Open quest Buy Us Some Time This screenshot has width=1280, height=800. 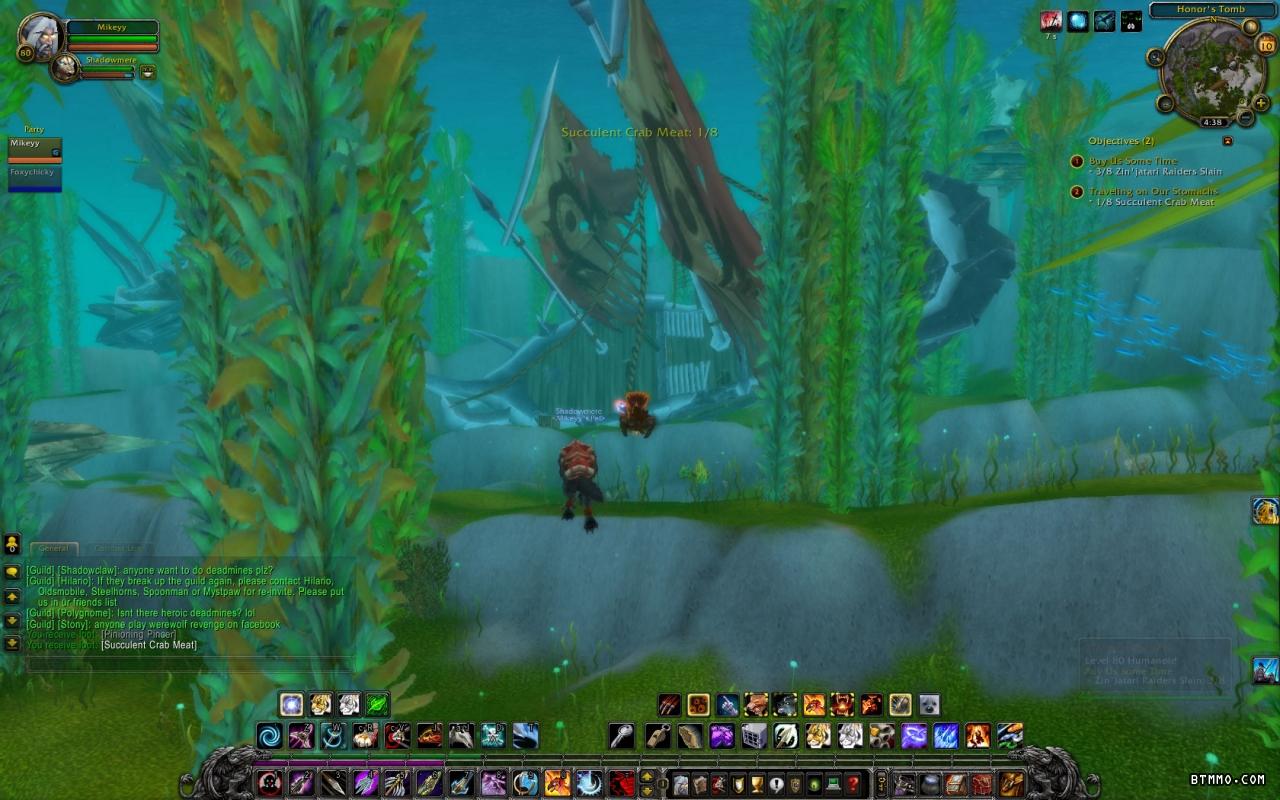pos(1132,161)
